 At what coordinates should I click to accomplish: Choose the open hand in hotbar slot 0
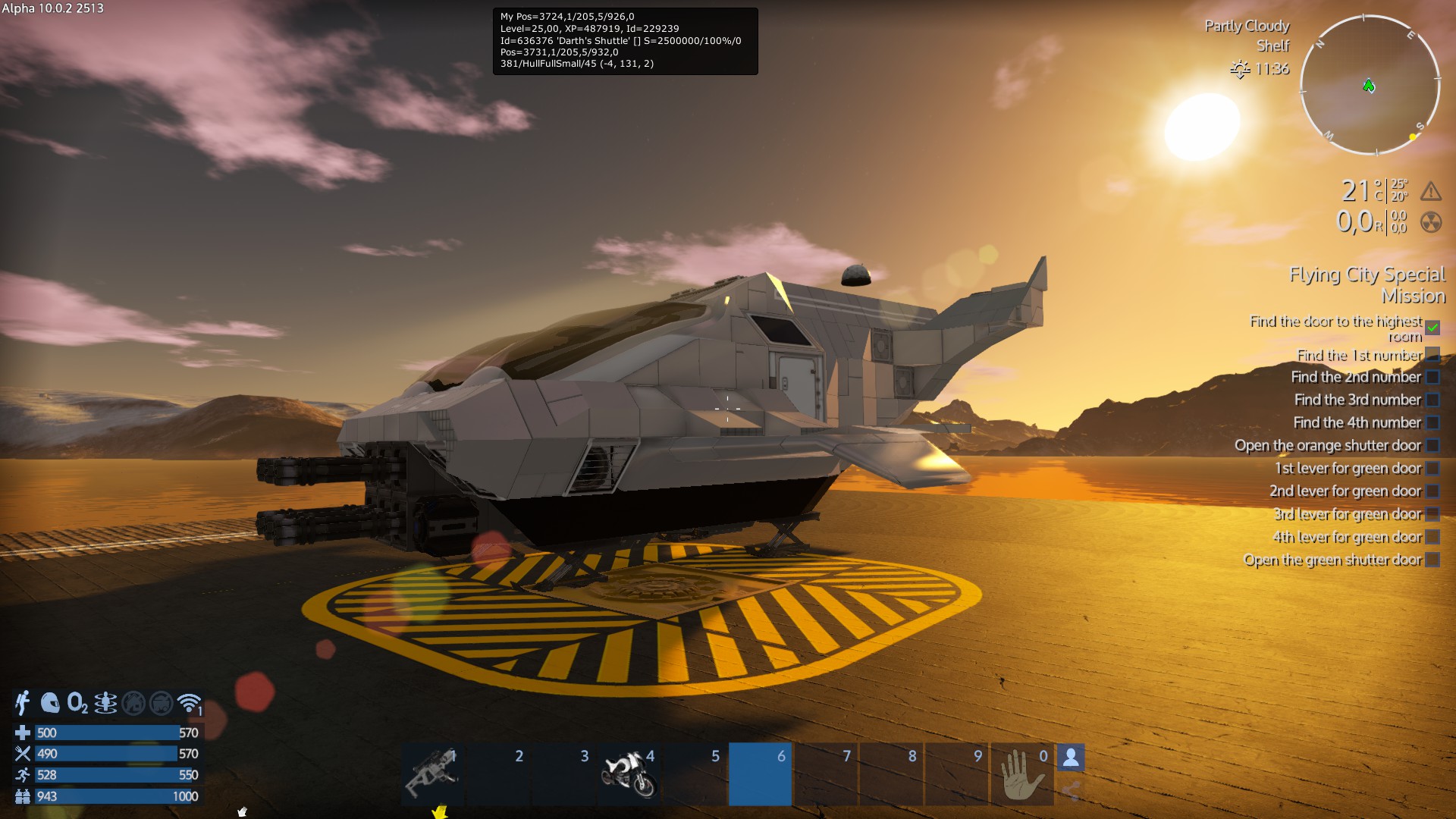coord(1021,774)
